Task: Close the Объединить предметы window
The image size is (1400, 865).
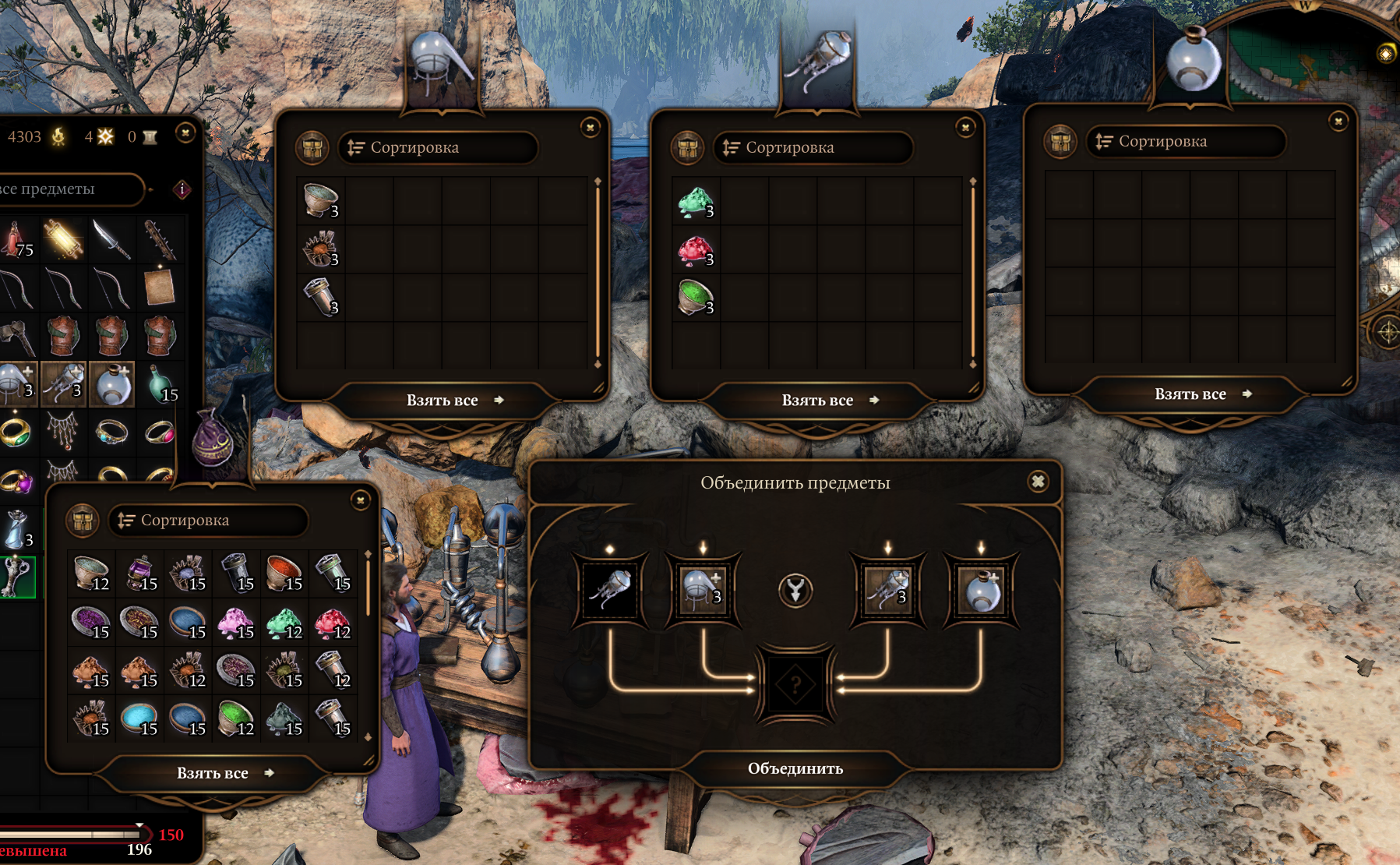Action: (1038, 482)
